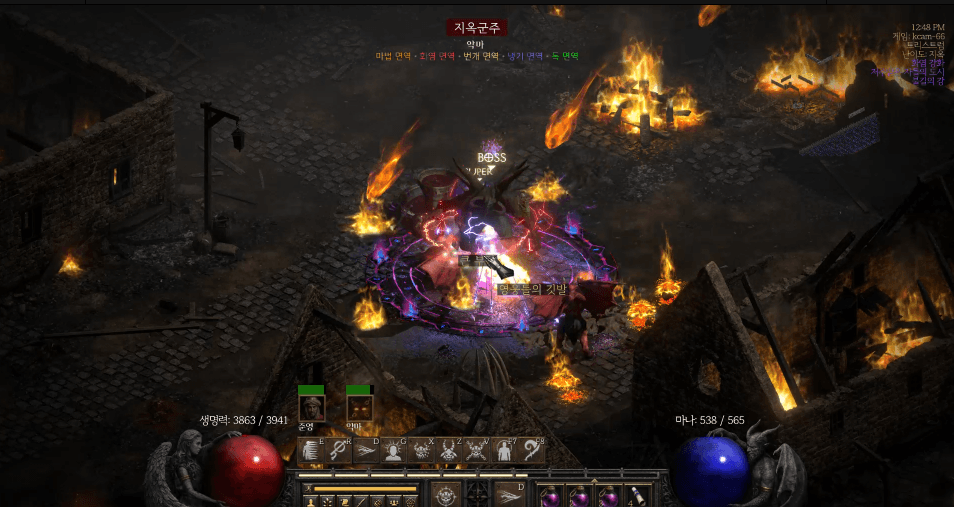Choose the glowing head aura skill (G)
The height and width of the screenshot is (507, 954).
[394, 451]
